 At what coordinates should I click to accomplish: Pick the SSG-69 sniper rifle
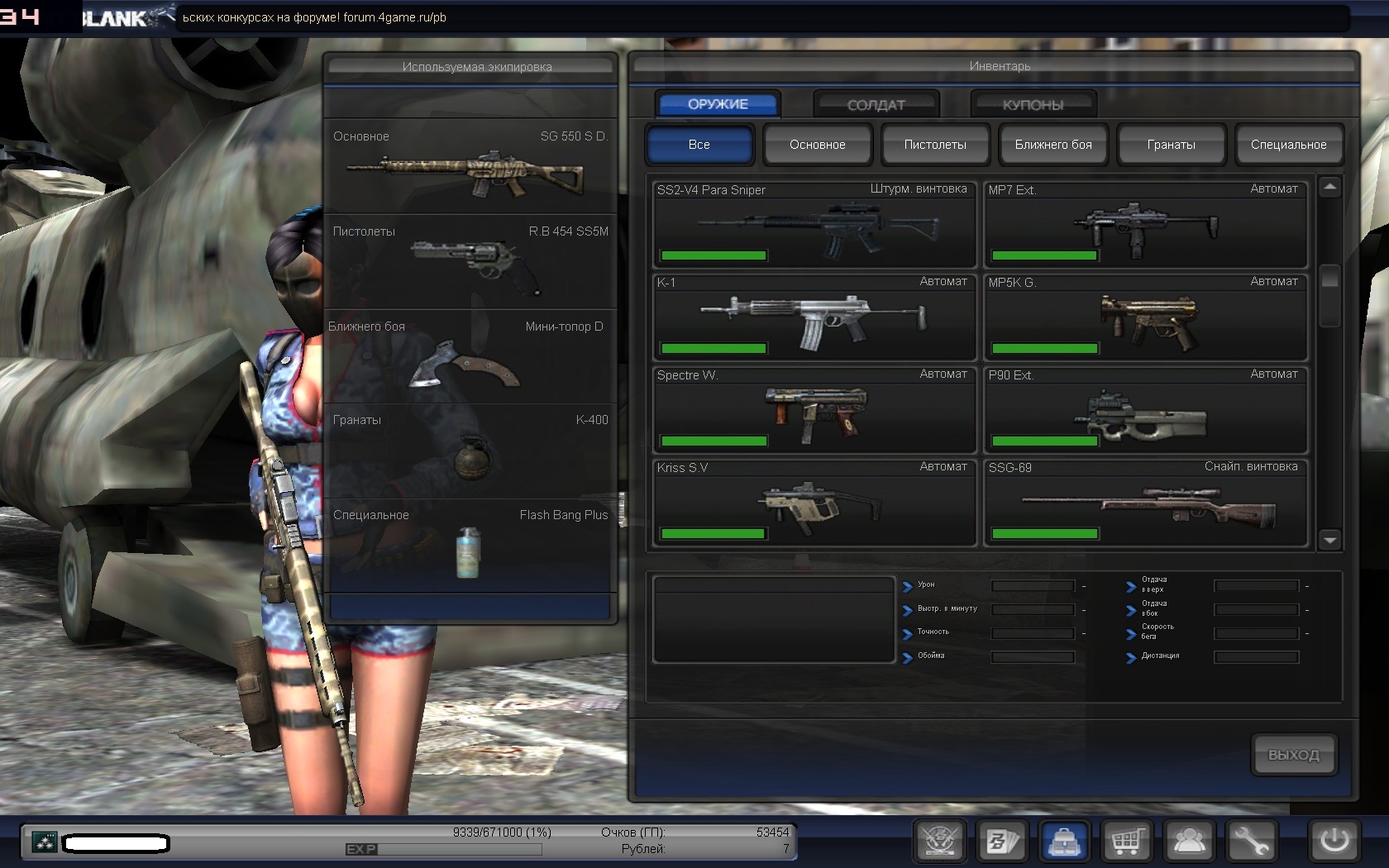(1145, 503)
